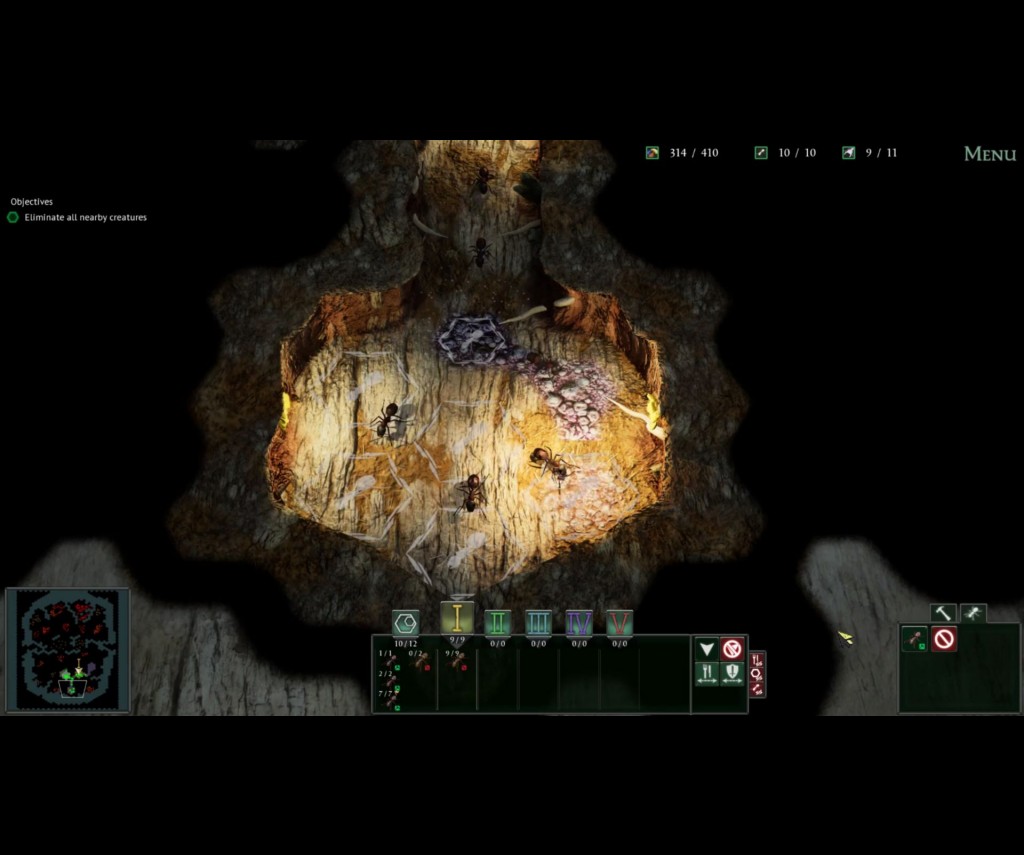Open the ant creature tab
The image size is (1024, 855).
pyautogui.click(x=973, y=613)
